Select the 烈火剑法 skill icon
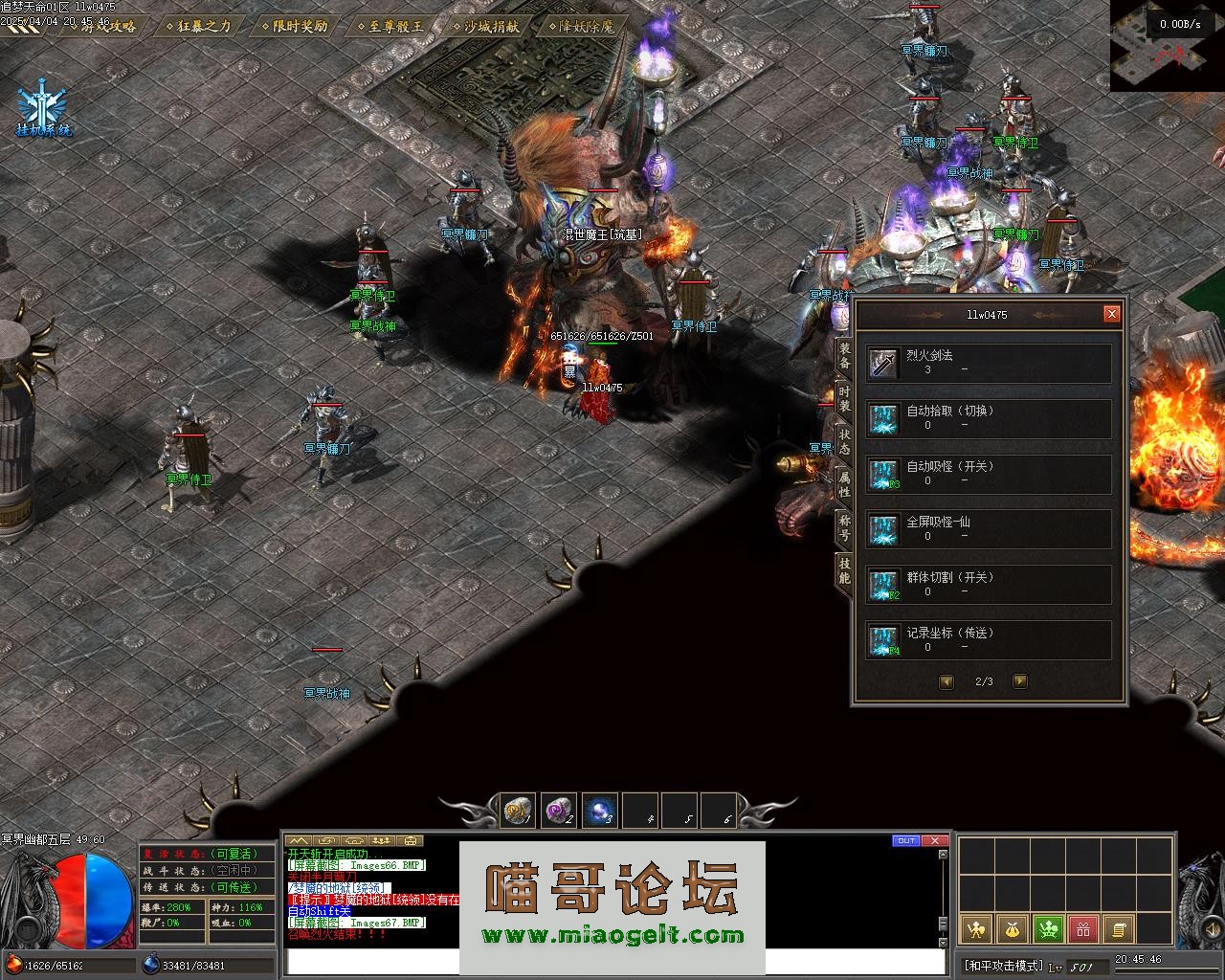 tap(883, 364)
